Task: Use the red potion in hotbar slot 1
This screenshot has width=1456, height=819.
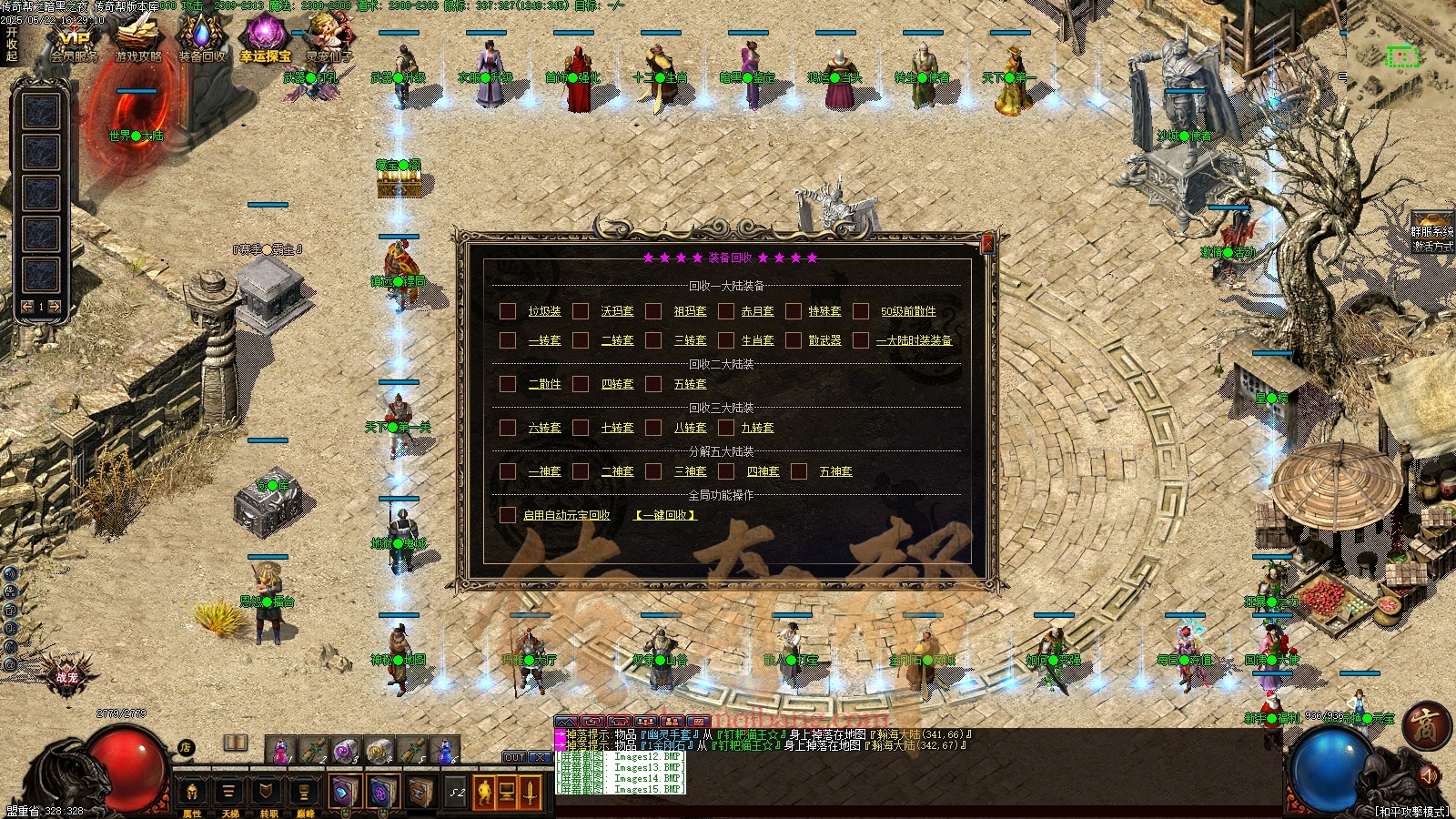Action: point(280,750)
